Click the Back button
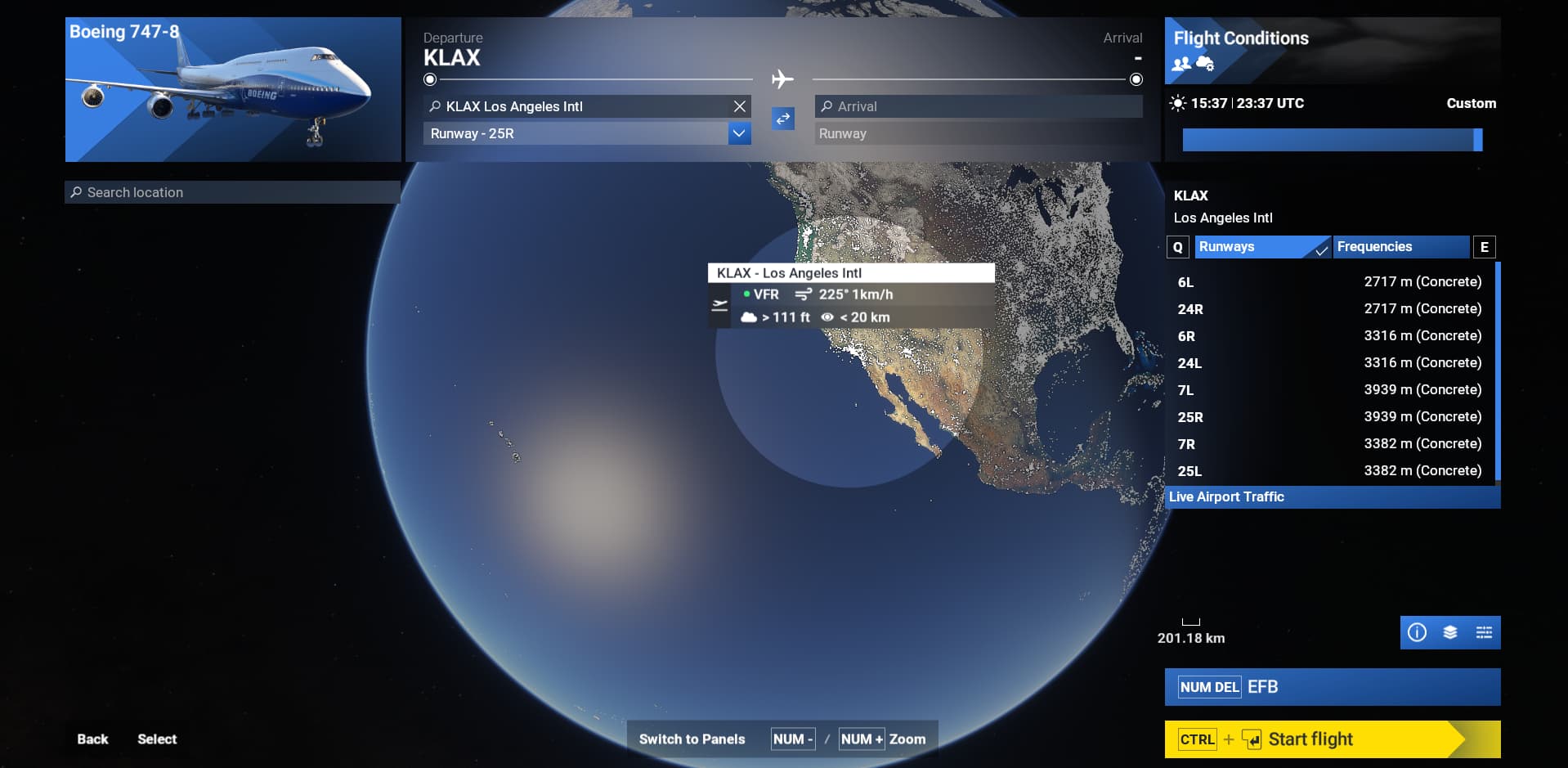1568x768 pixels. coord(92,739)
